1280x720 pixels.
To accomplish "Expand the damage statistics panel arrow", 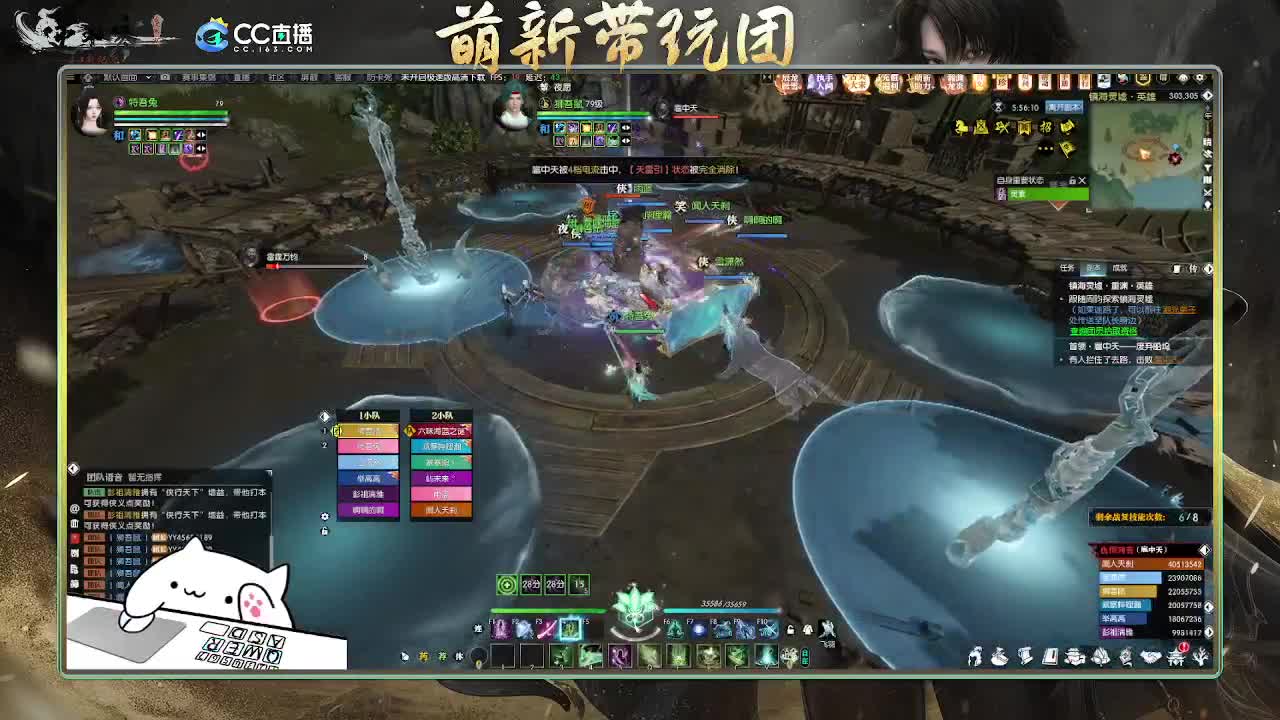I will coord(1205,551).
